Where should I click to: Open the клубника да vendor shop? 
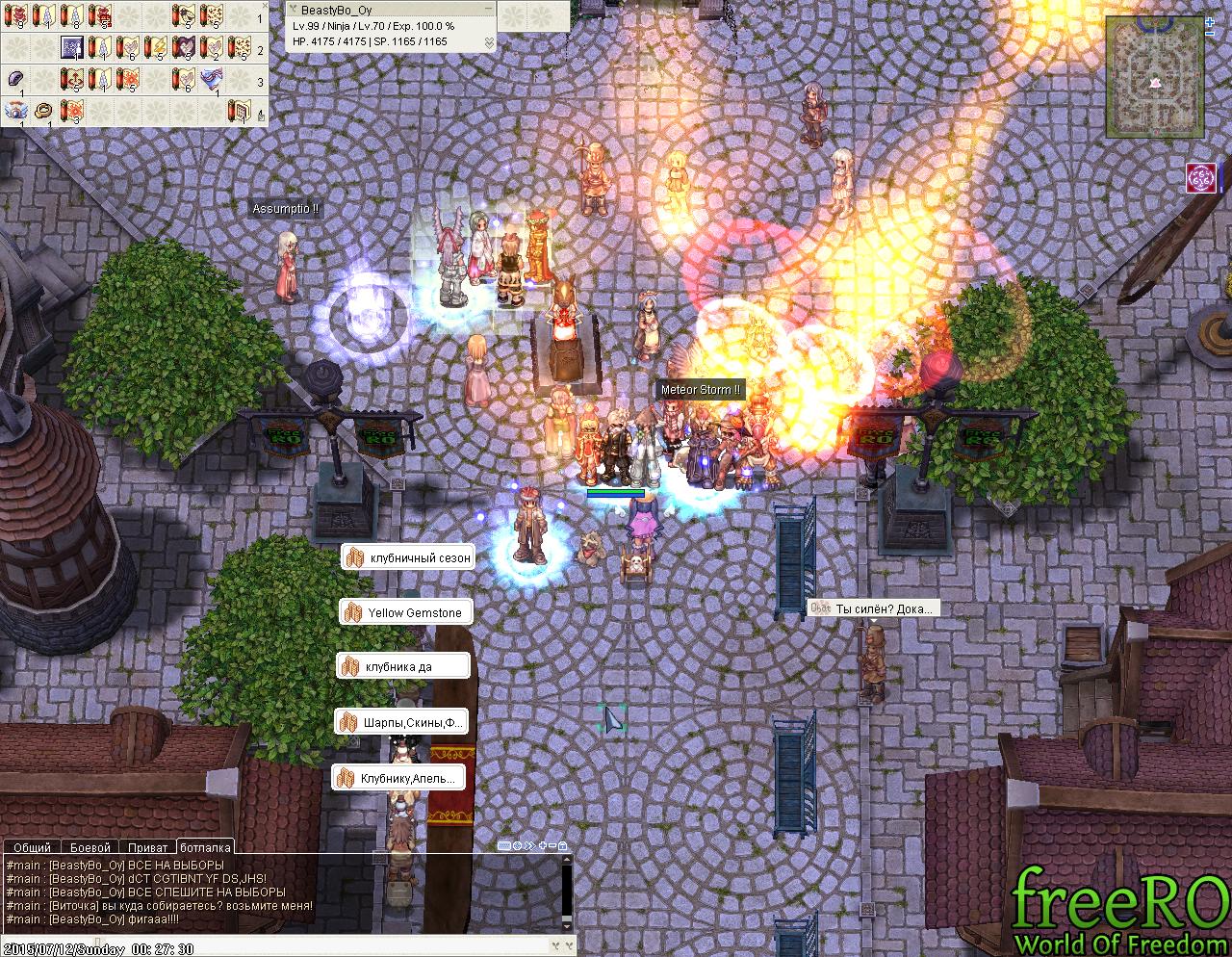[x=403, y=666]
